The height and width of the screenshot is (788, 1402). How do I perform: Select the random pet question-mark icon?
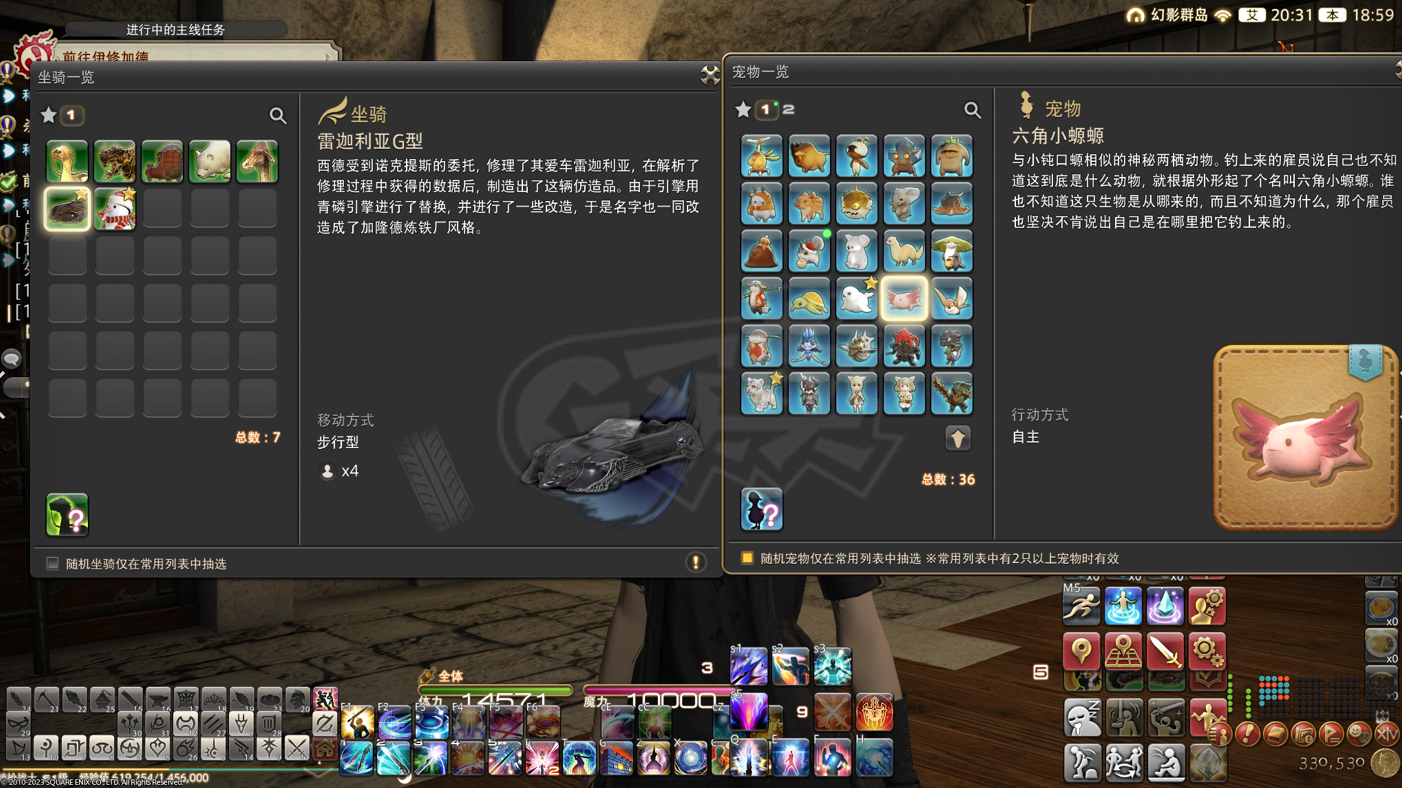[x=761, y=511]
